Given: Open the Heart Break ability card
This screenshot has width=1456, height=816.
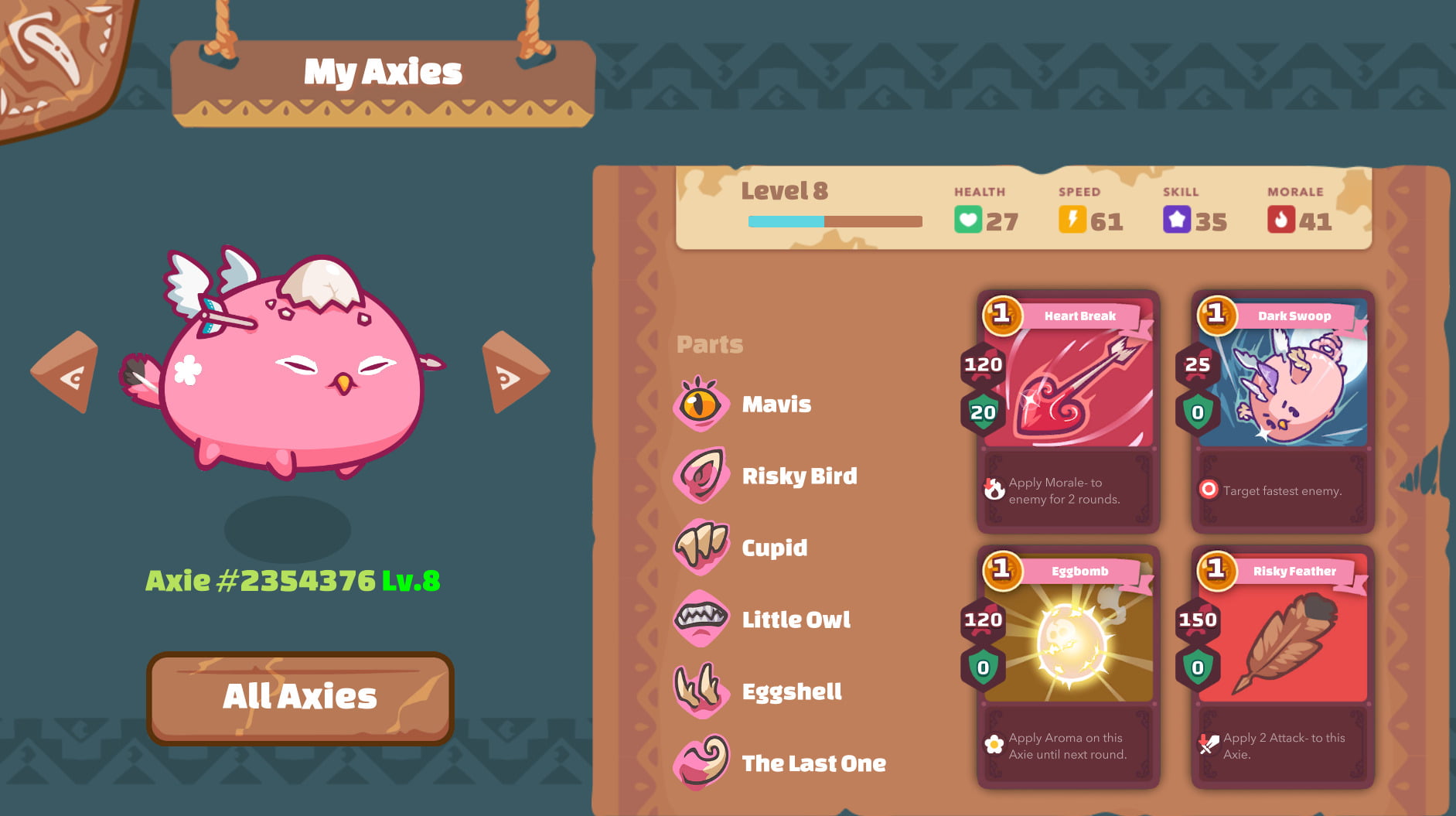Looking at the screenshot, I should (1068, 411).
